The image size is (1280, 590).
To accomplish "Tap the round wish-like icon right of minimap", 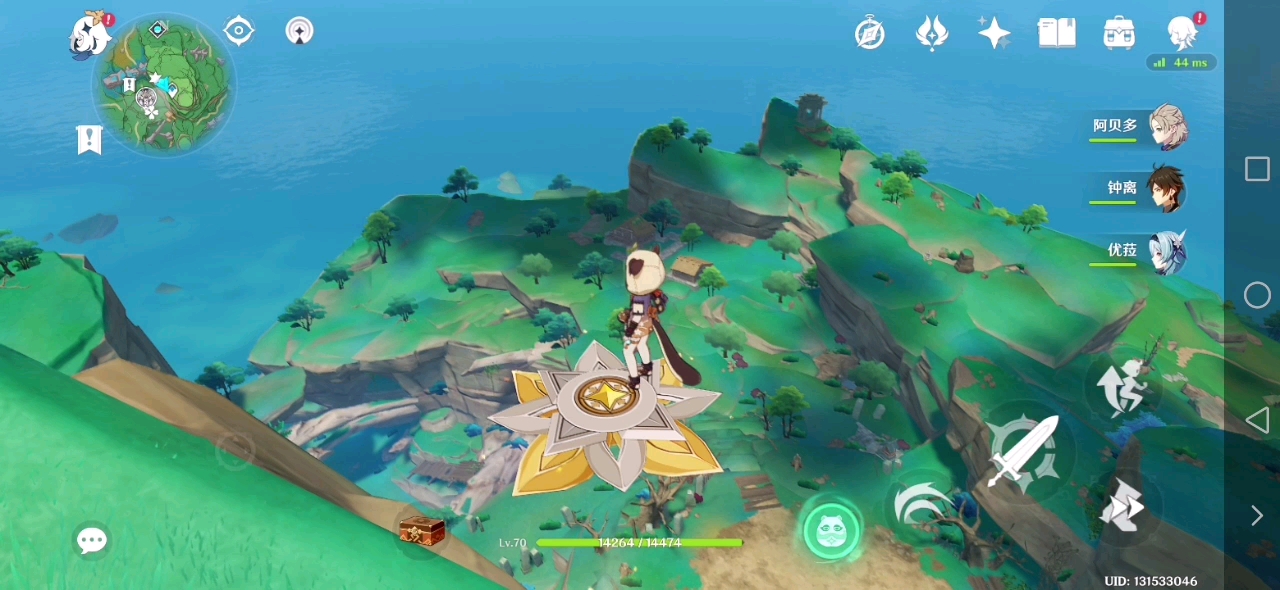I will pos(299,31).
